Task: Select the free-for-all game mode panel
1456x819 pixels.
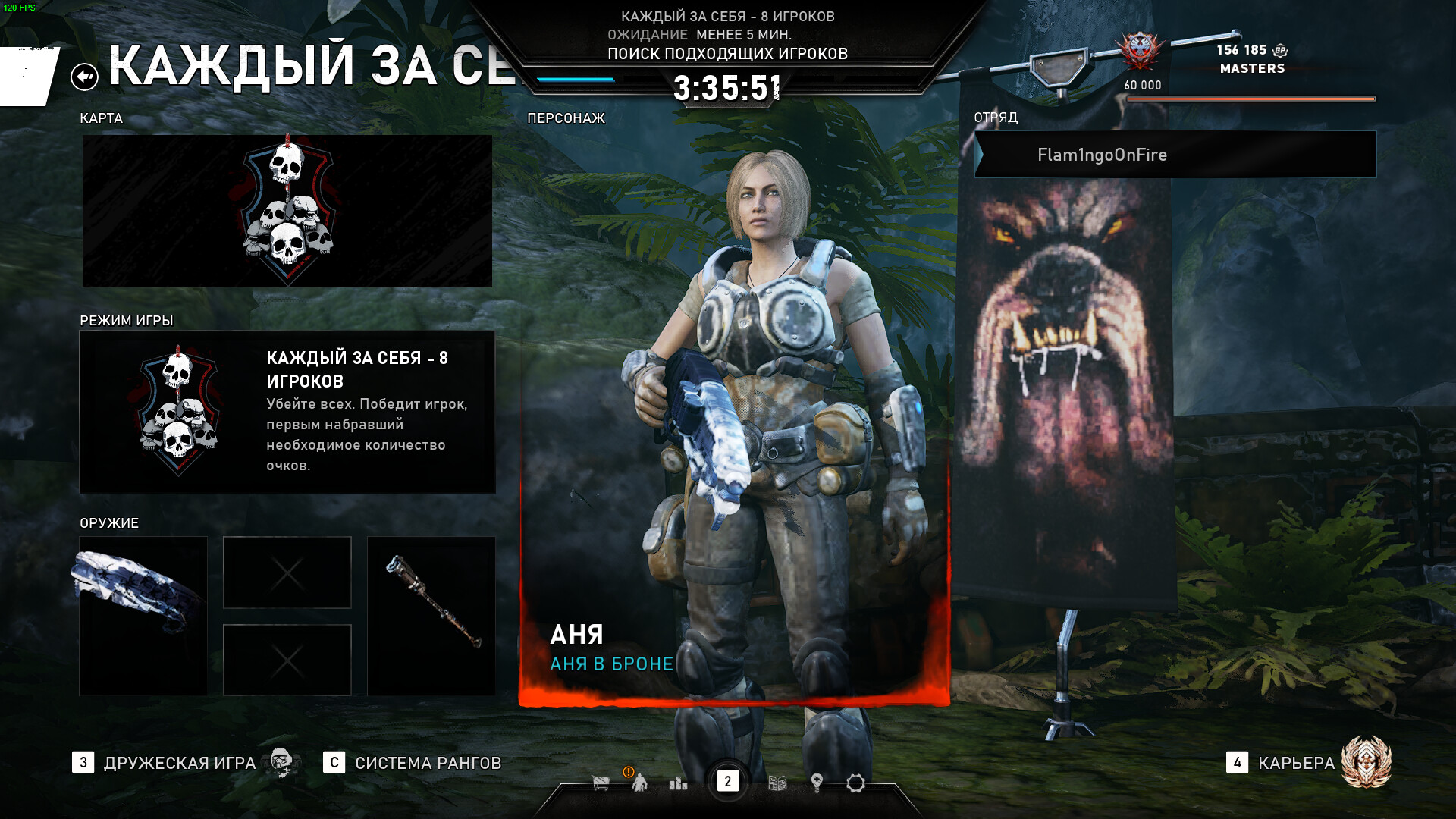Action: pos(287,412)
